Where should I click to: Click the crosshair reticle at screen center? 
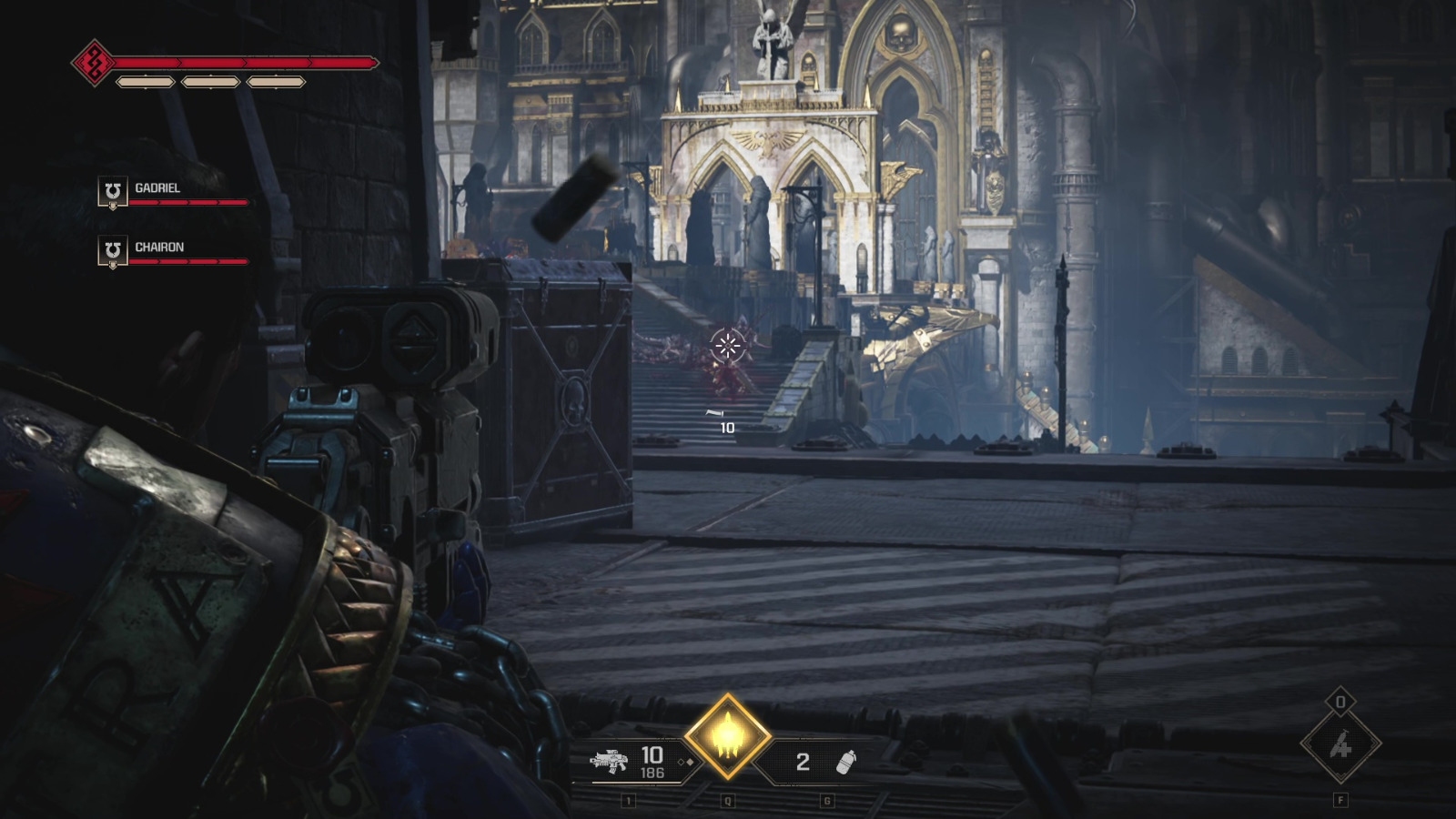pyautogui.click(x=728, y=345)
